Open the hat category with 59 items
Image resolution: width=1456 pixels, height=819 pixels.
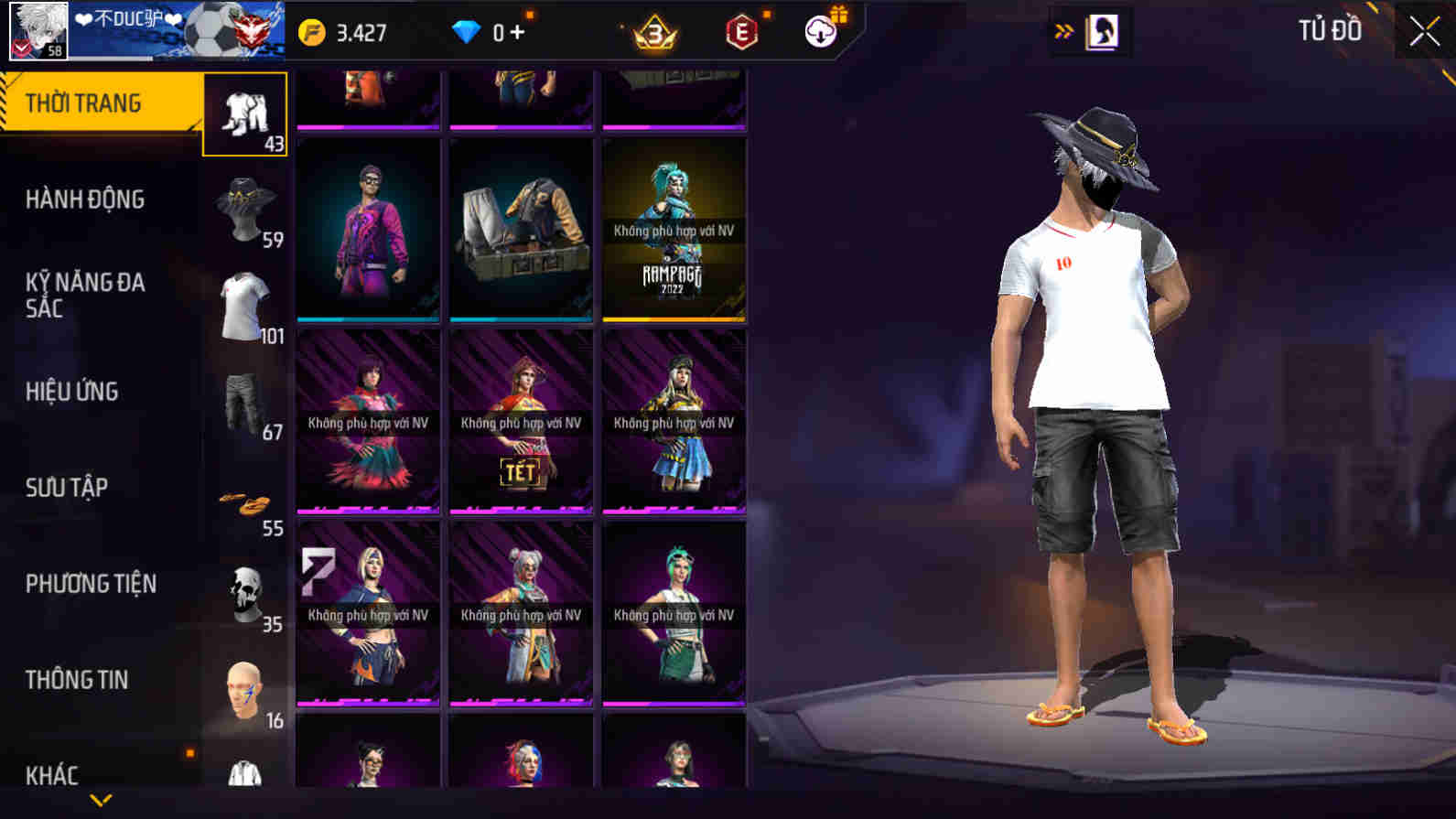244,209
